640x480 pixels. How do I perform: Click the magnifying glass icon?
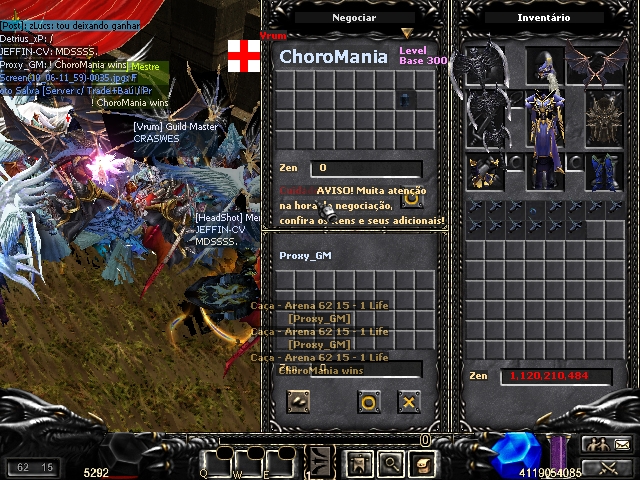click(390, 463)
